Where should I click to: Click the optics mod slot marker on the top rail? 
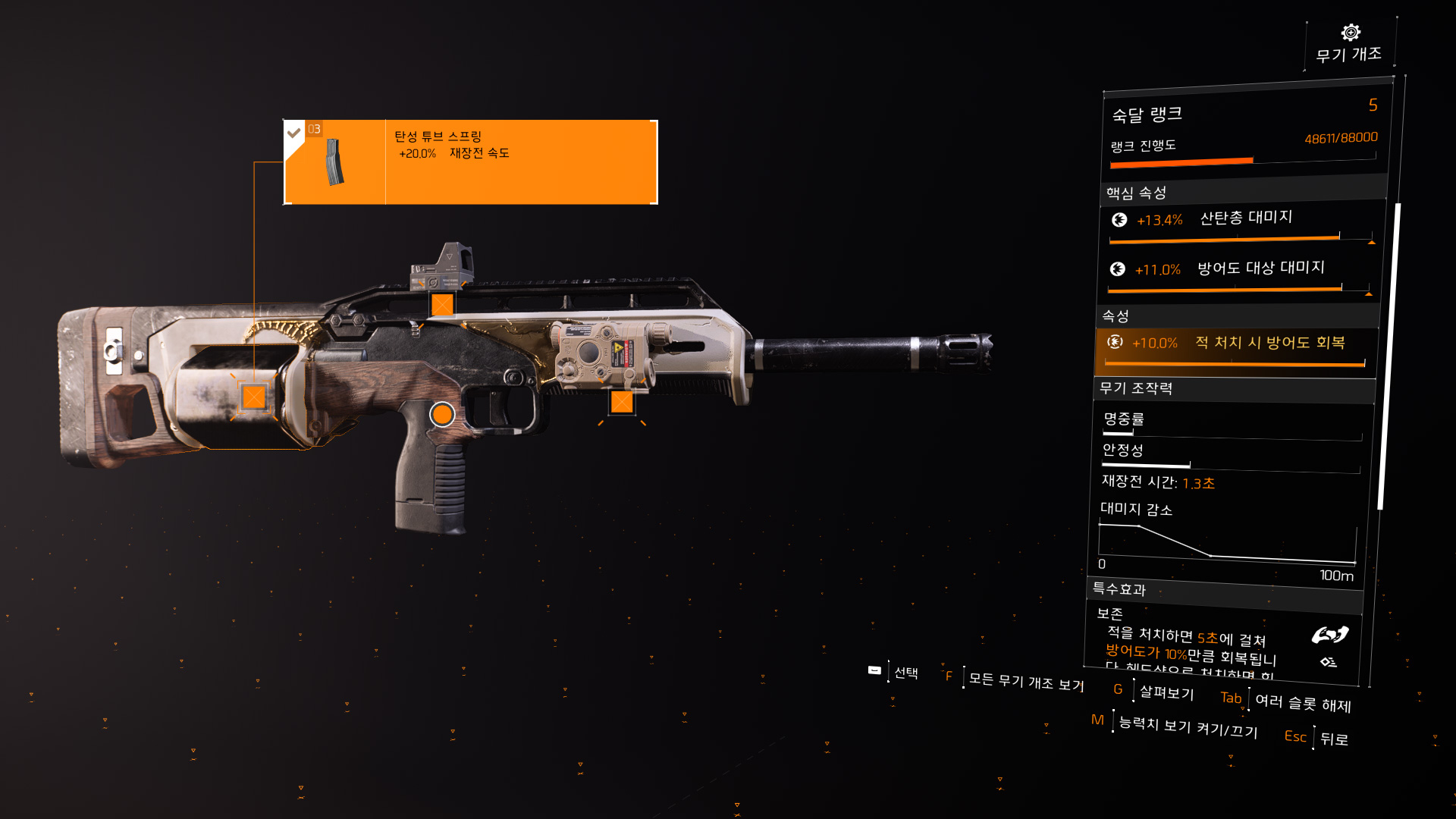pyautogui.click(x=442, y=305)
